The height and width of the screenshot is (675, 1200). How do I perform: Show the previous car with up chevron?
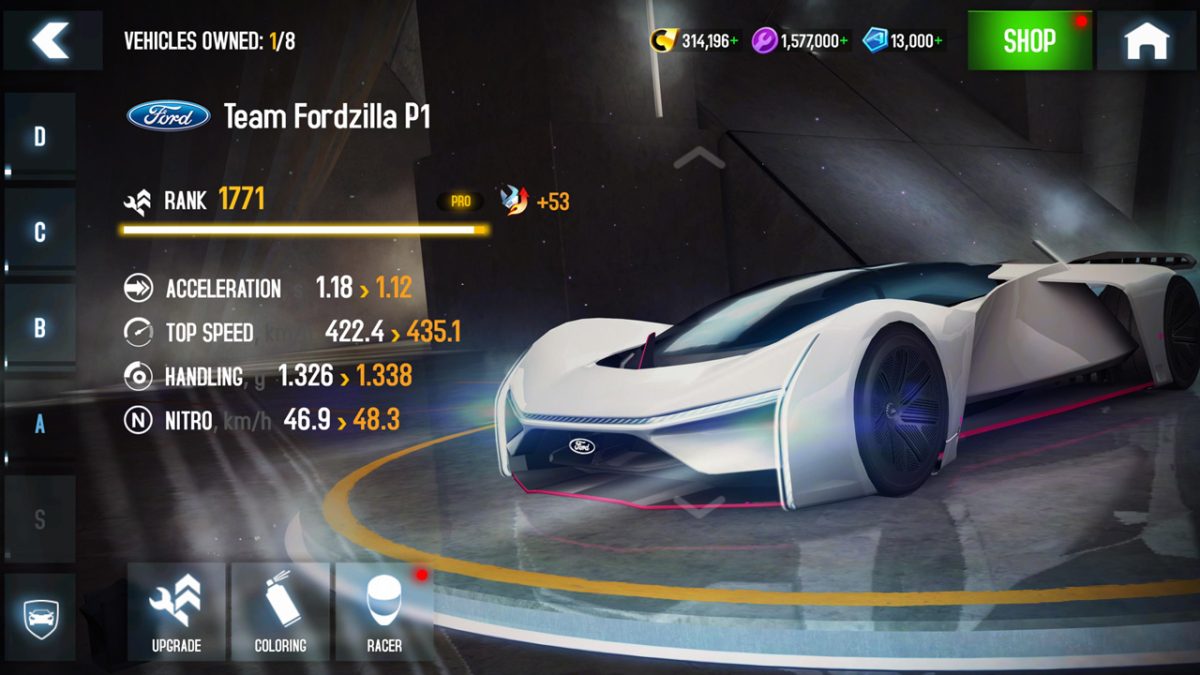click(x=699, y=157)
